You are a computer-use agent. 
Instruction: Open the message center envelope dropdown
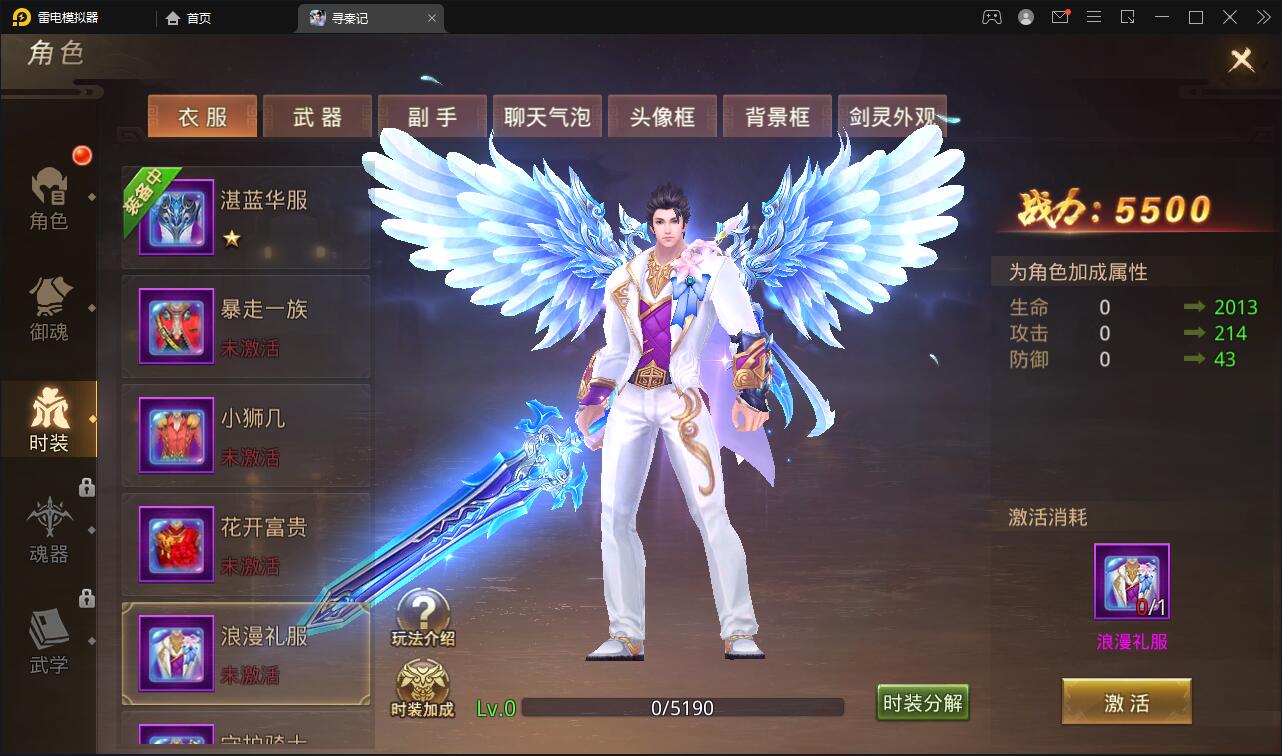click(1060, 17)
